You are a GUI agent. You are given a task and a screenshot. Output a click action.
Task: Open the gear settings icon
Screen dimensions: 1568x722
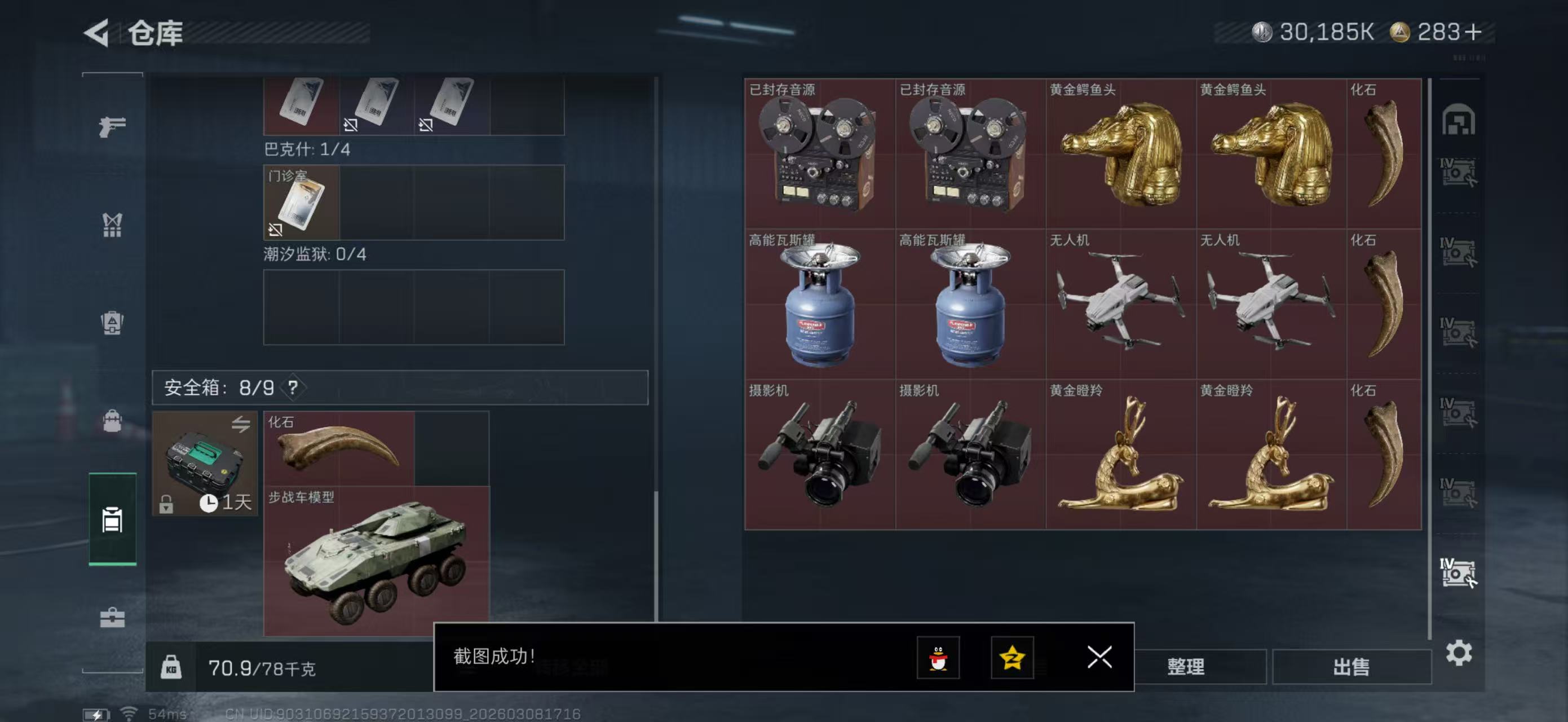(x=1459, y=653)
